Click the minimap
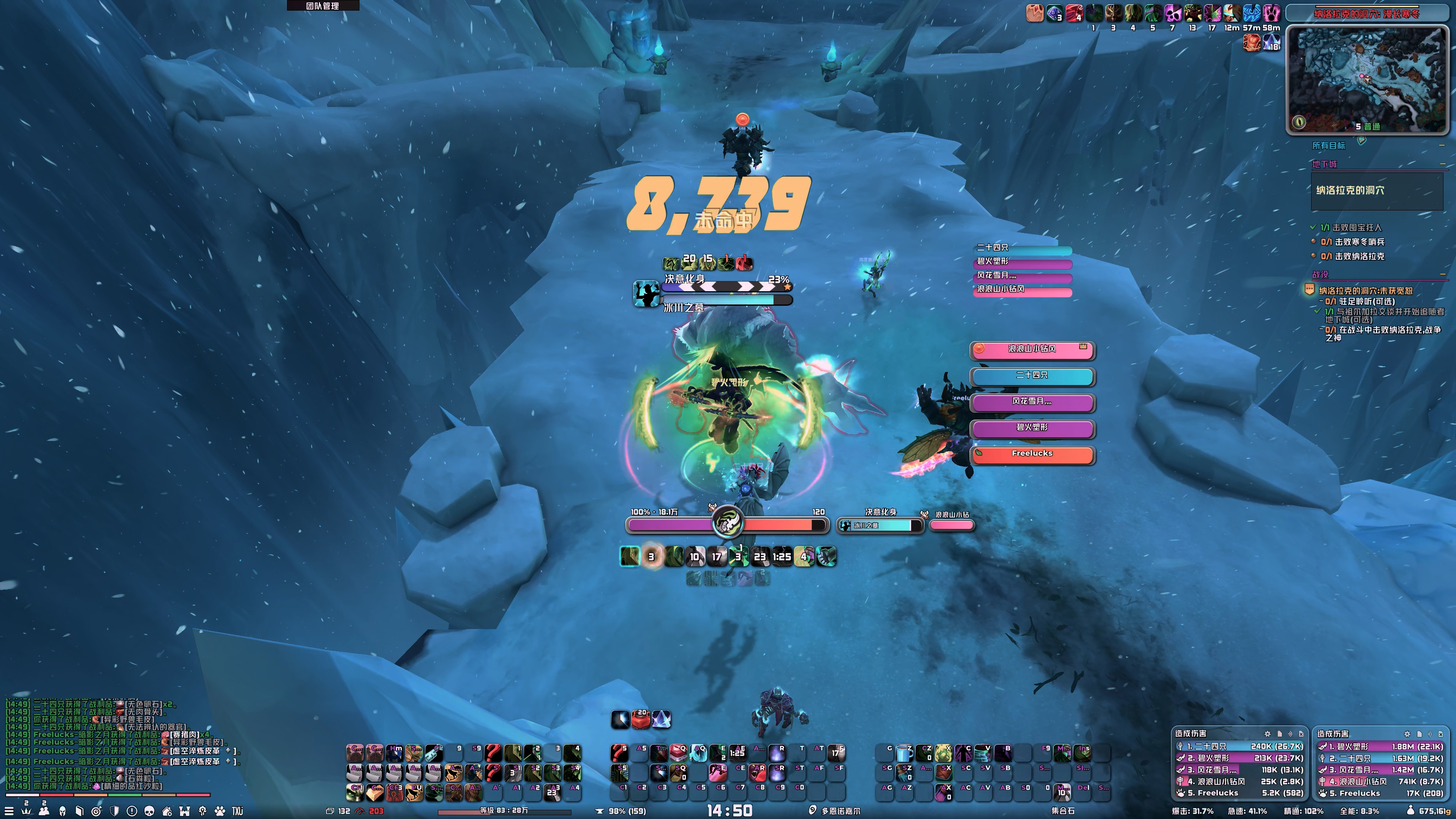This screenshot has height=819, width=1456. pyautogui.click(x=1367, y=79)
